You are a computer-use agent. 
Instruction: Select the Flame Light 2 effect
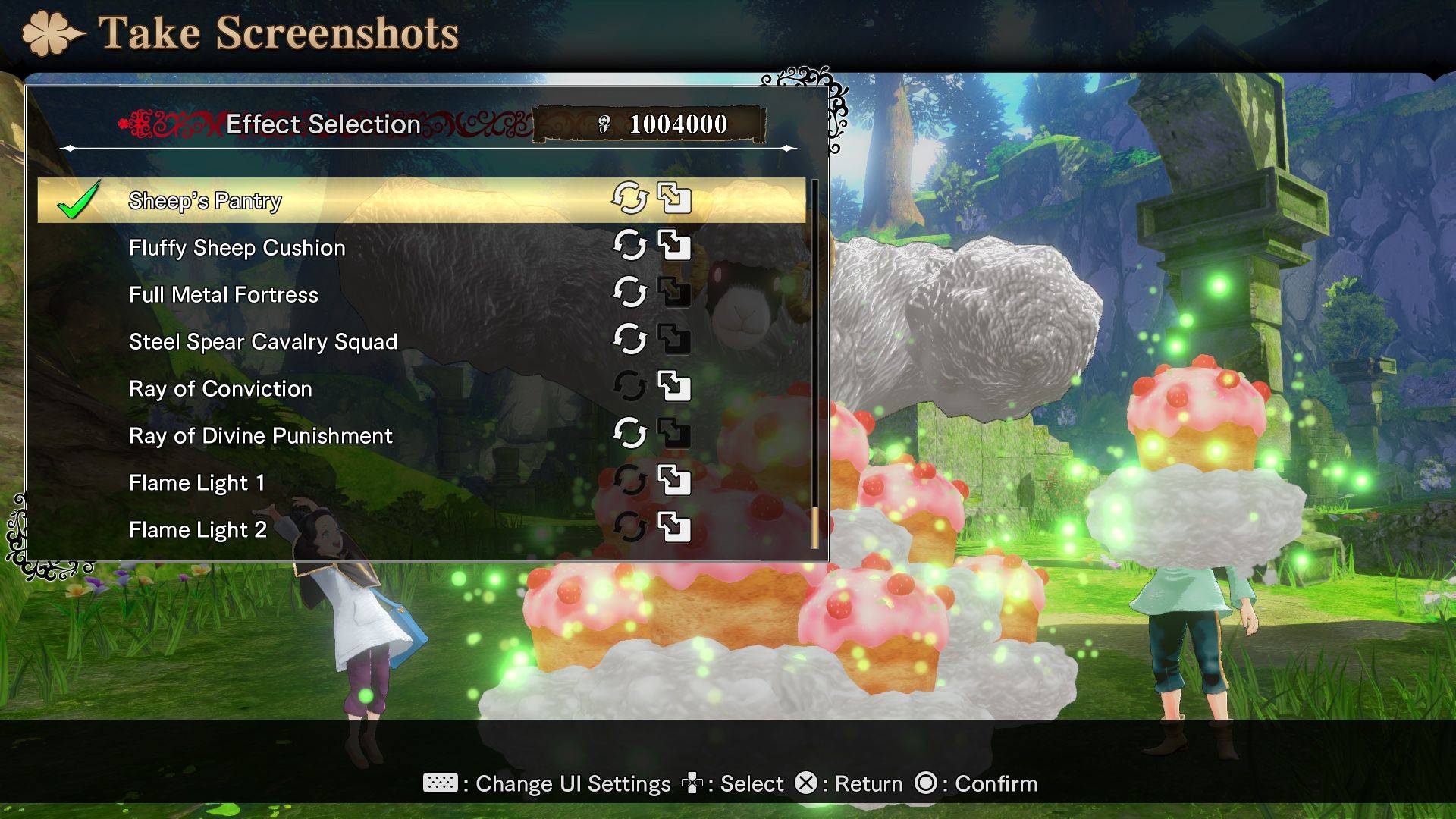tap(197, 530)
